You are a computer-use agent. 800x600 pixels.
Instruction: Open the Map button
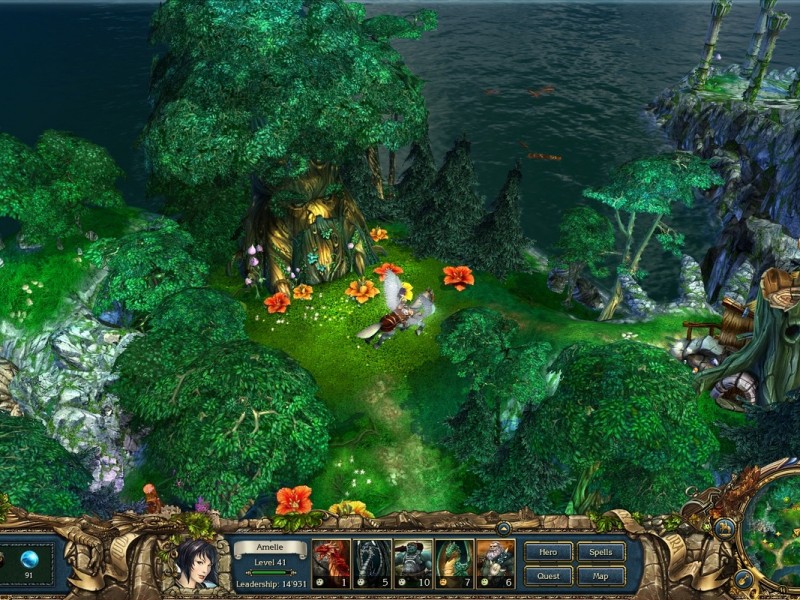601,575
